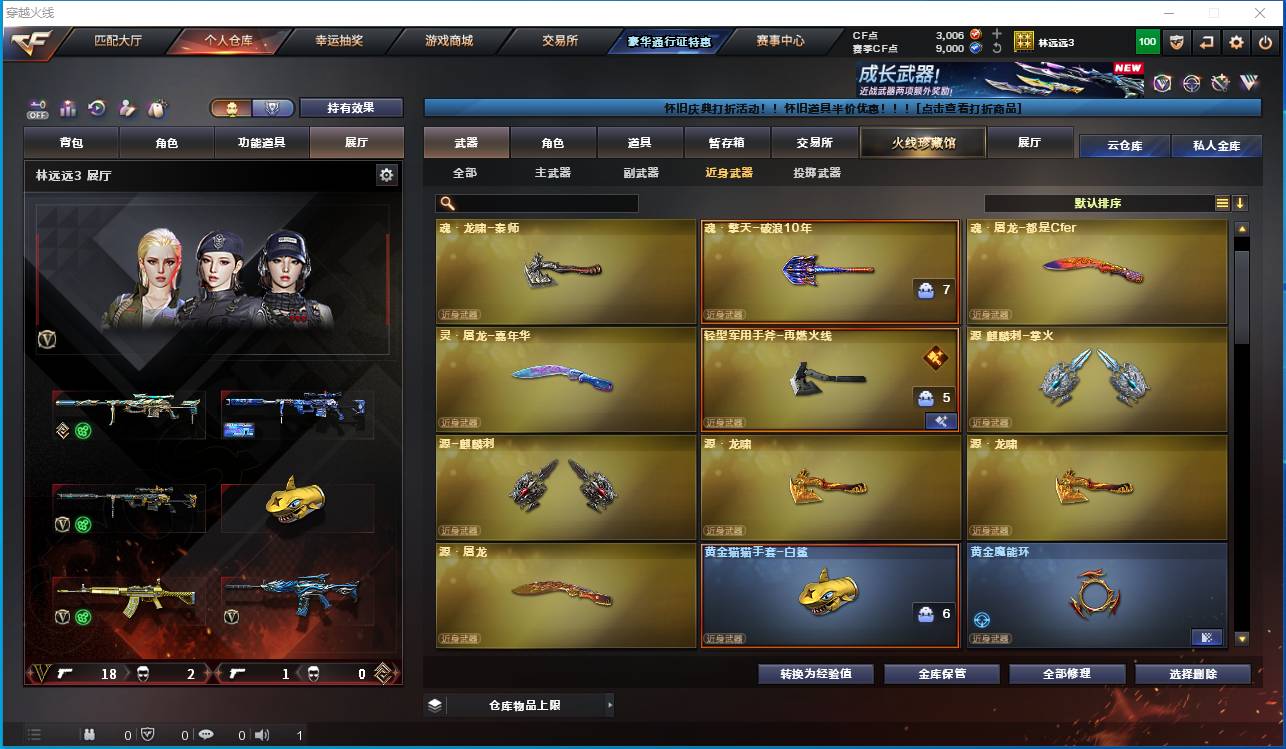Open the gear icon in the 林远远3 展厅 panel

point(388,174)
